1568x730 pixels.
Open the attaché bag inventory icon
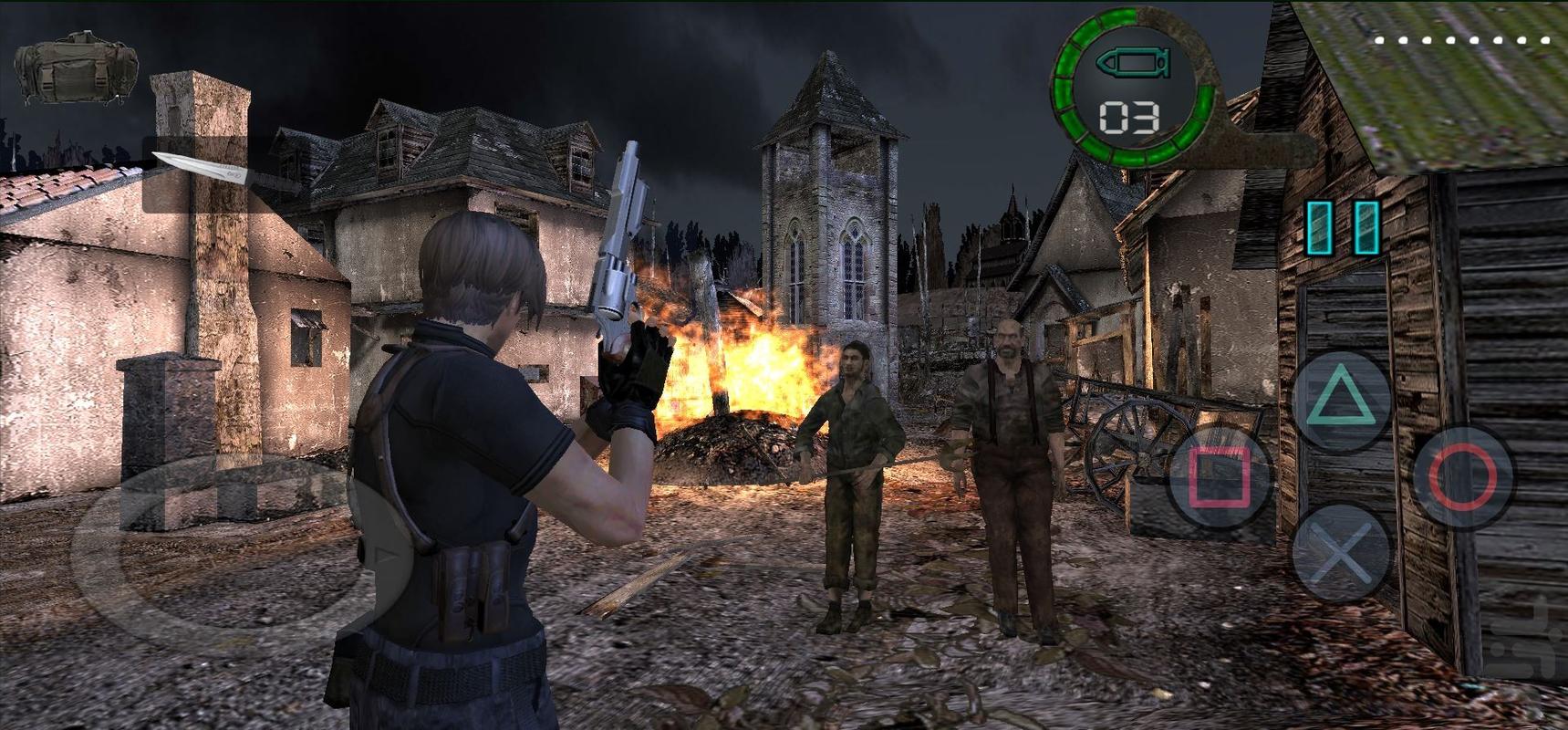pyautogui.click(x=76, y=68)
